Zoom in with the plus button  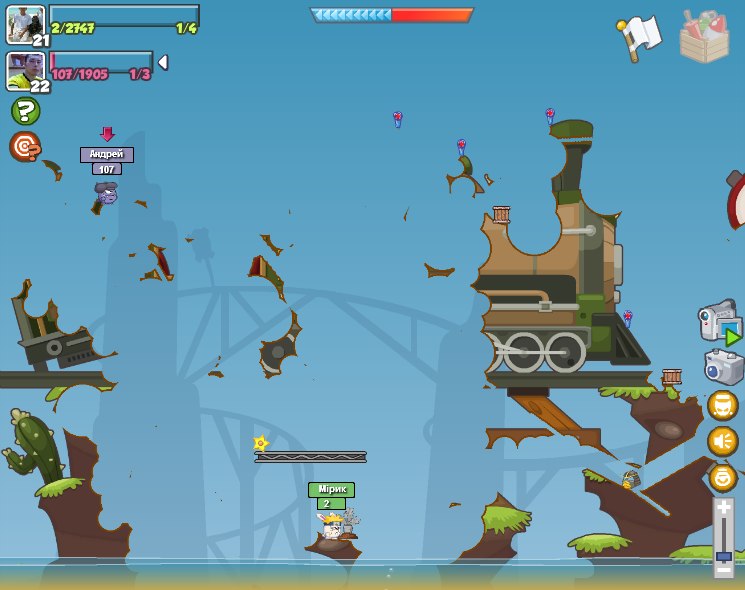724,507
